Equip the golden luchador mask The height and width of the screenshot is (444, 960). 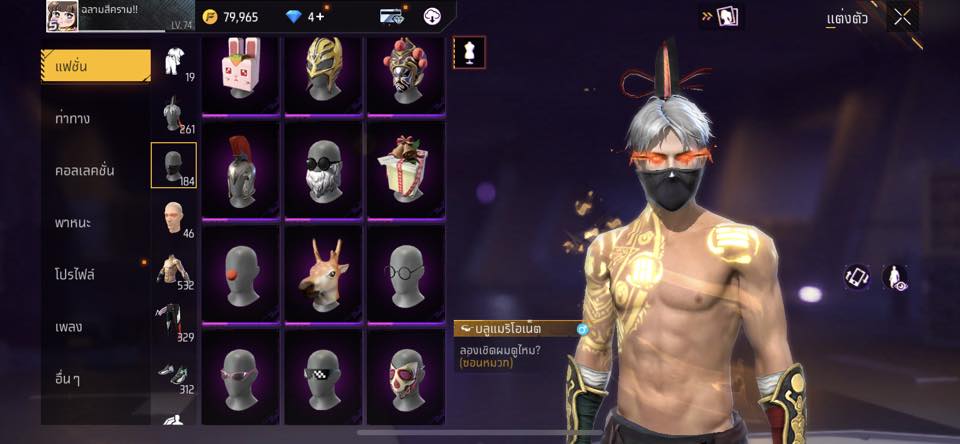(x=323, y=70)
